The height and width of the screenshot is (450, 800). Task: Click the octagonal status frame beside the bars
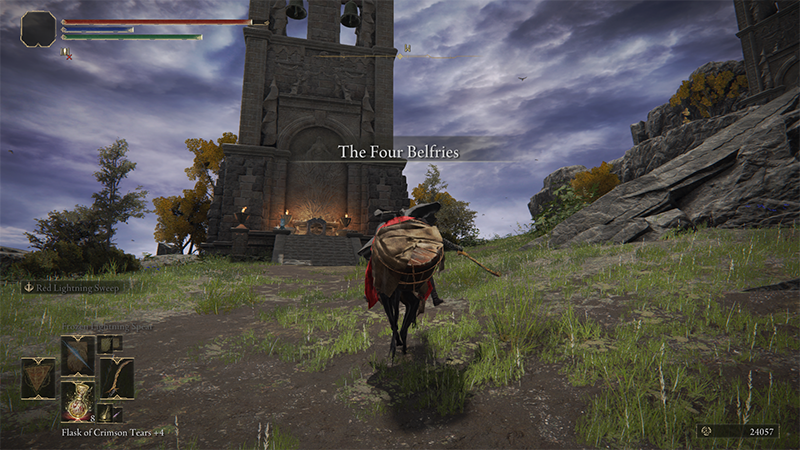[38, 29]
